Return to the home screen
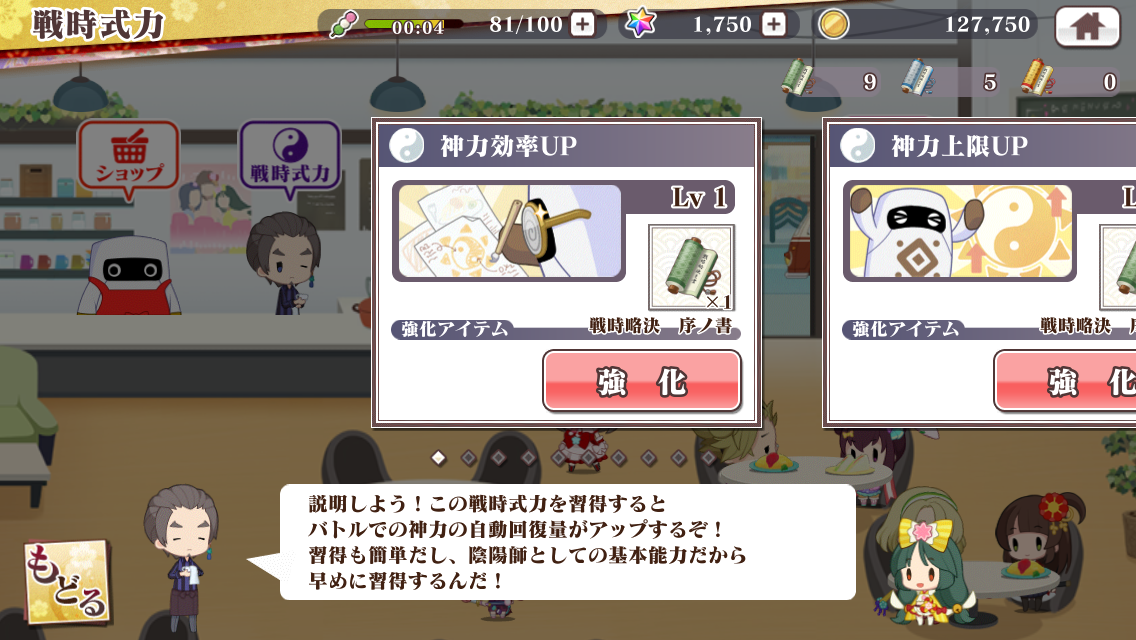 [1087, 25]
